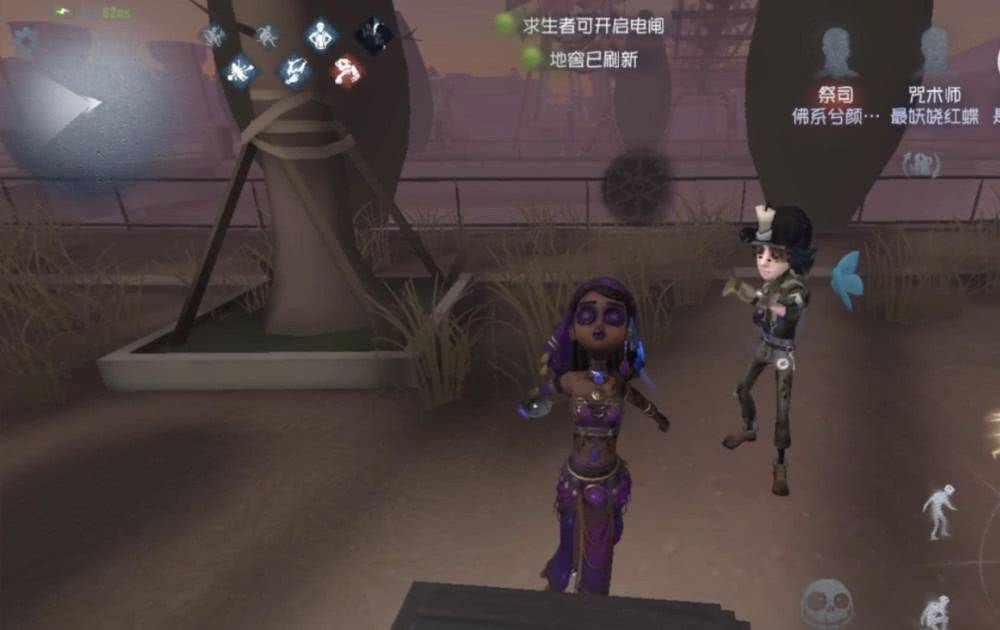This screenshot has width=1000, height=630.
Task: Click the objective notice 地窖已刷新
Action: pos(593,59)
